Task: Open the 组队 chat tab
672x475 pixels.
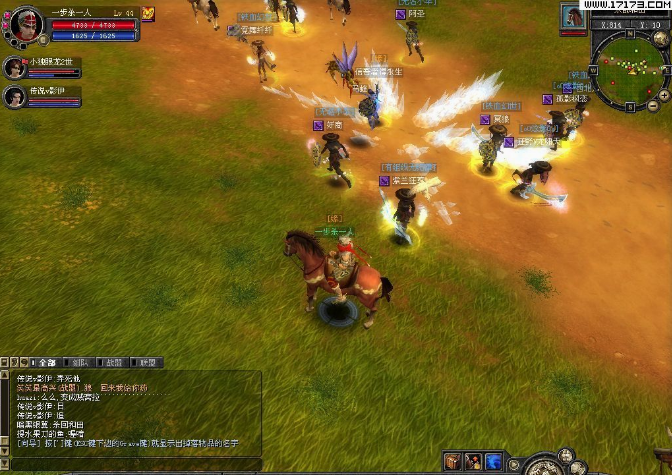Action: click(x=80, y=362)
